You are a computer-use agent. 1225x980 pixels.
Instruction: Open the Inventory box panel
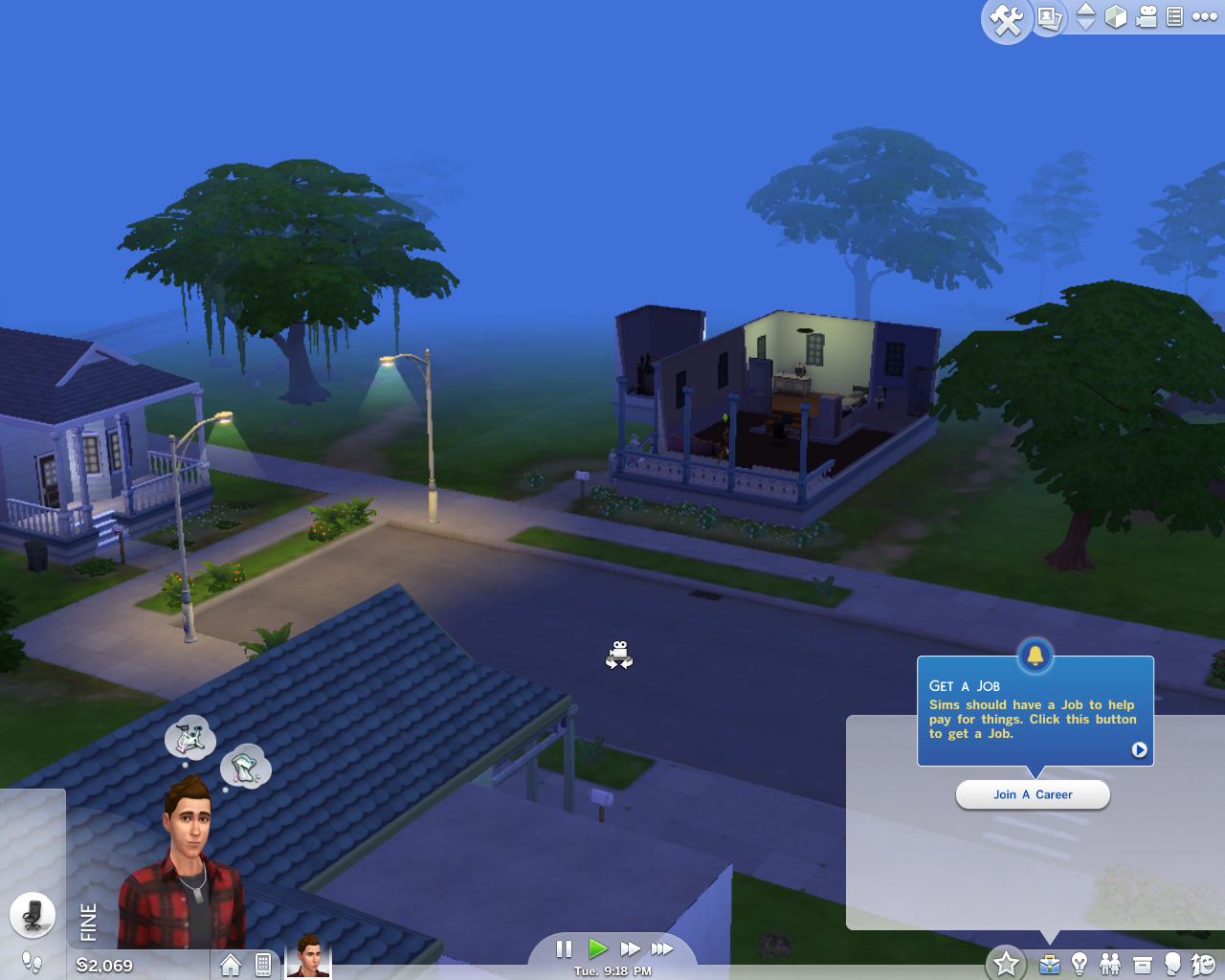click(x=1143, y=964)
